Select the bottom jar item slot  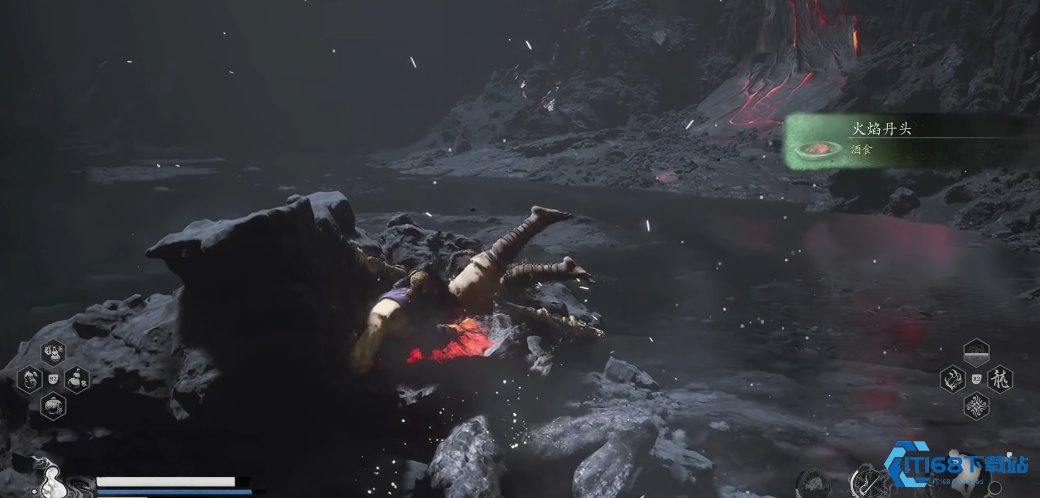(52, 405)
